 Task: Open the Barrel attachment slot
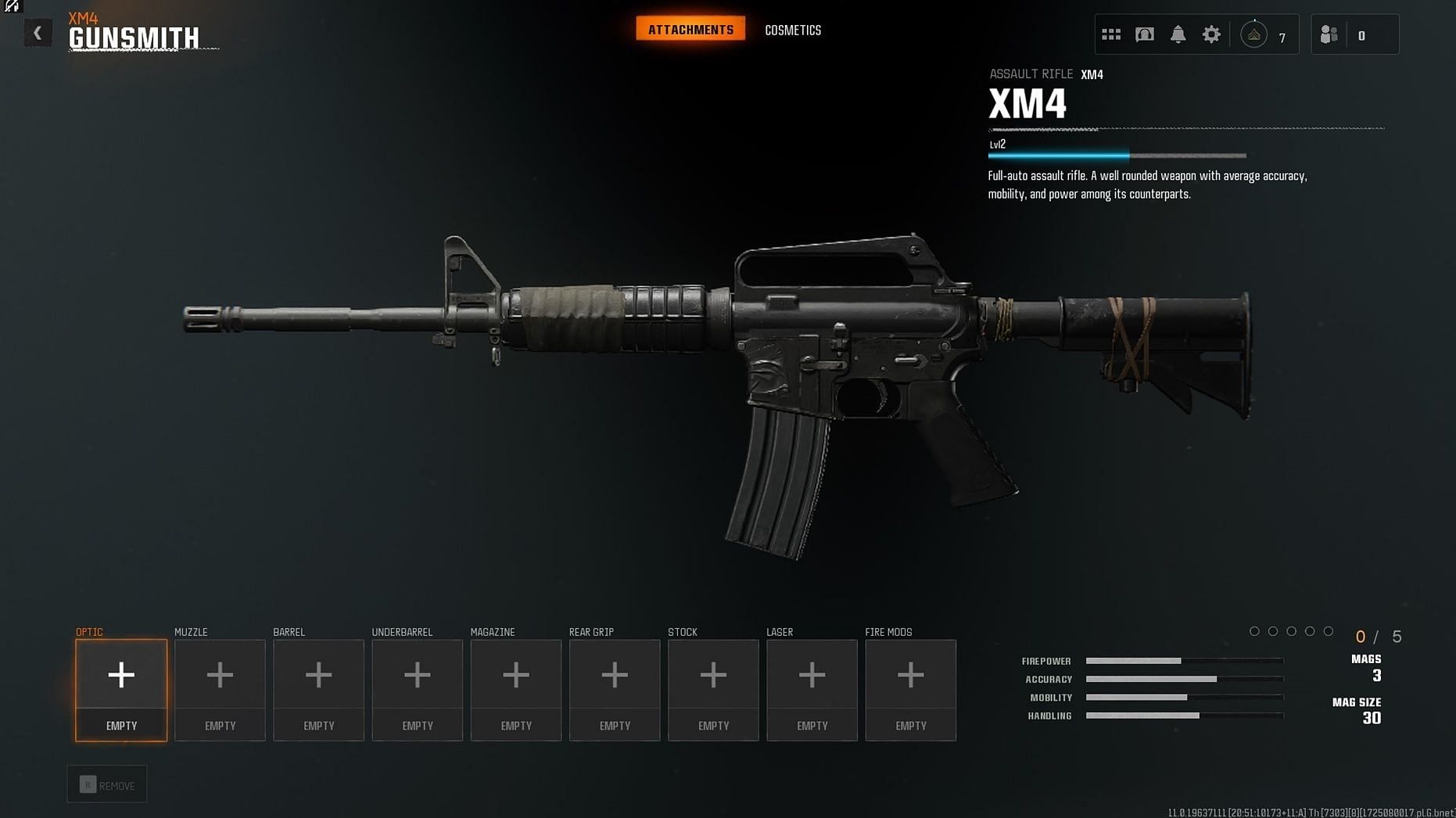pos(318,690)
